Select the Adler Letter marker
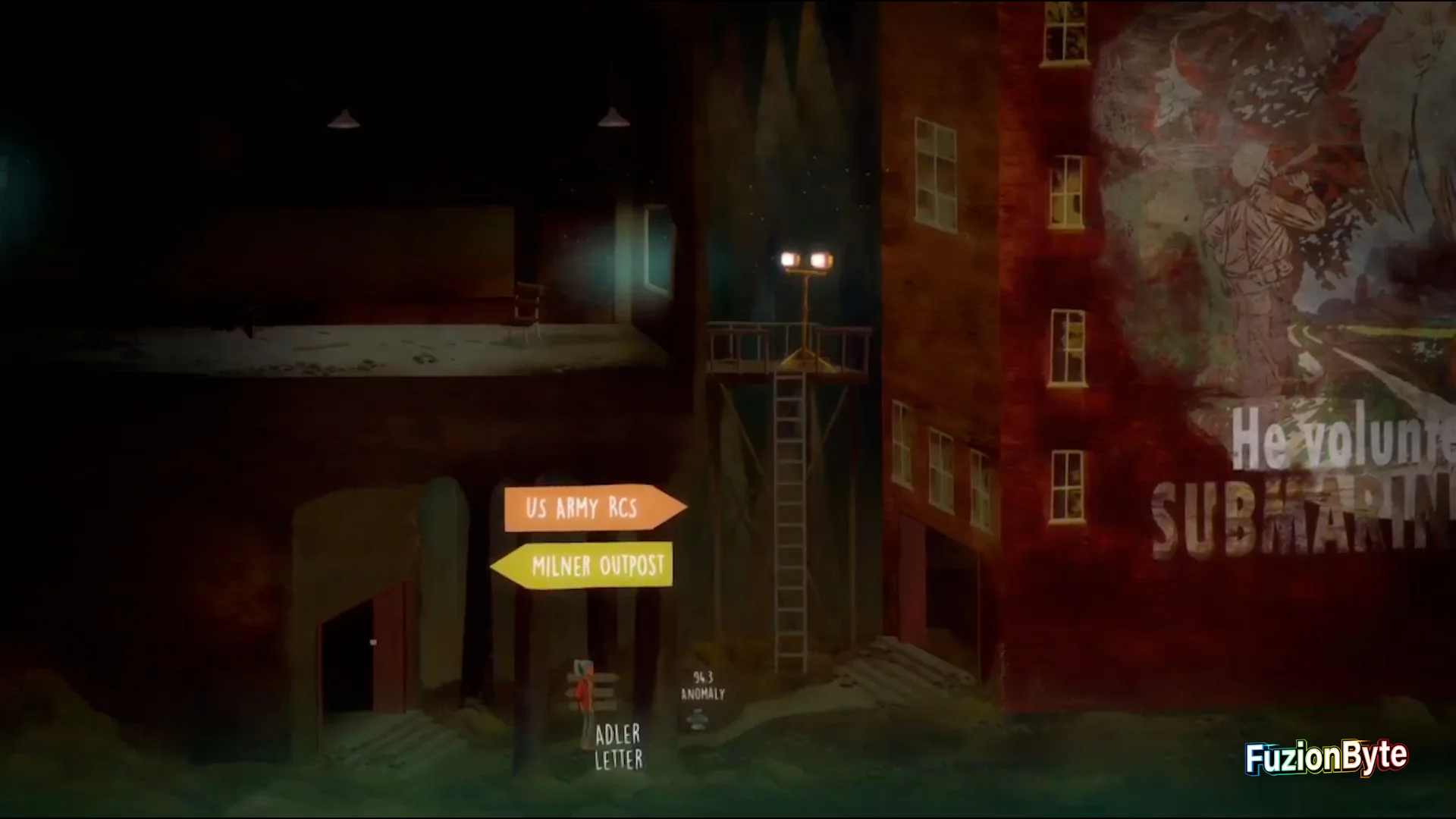This screenshot has width=1456, height=819. tap(617, 746)
